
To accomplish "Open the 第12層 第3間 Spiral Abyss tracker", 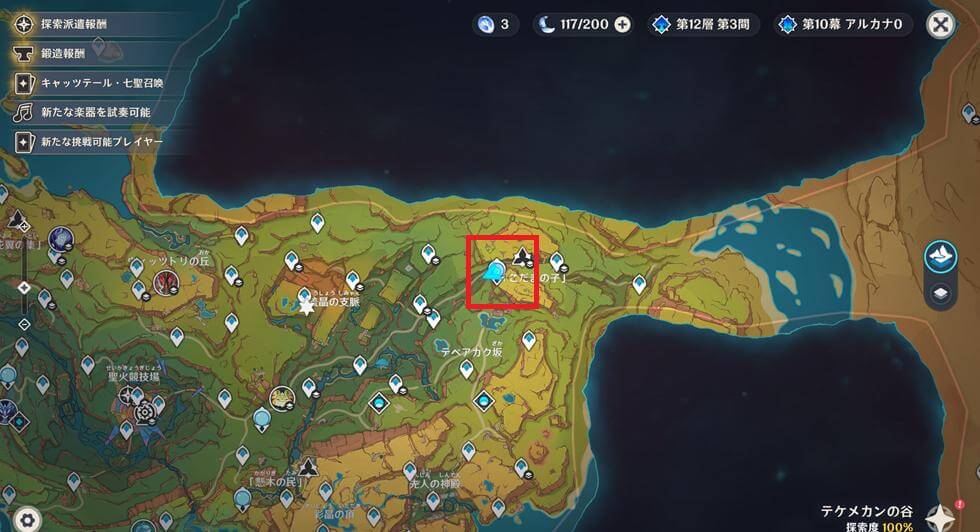I will pyautogui.click(x=704, y=25).
